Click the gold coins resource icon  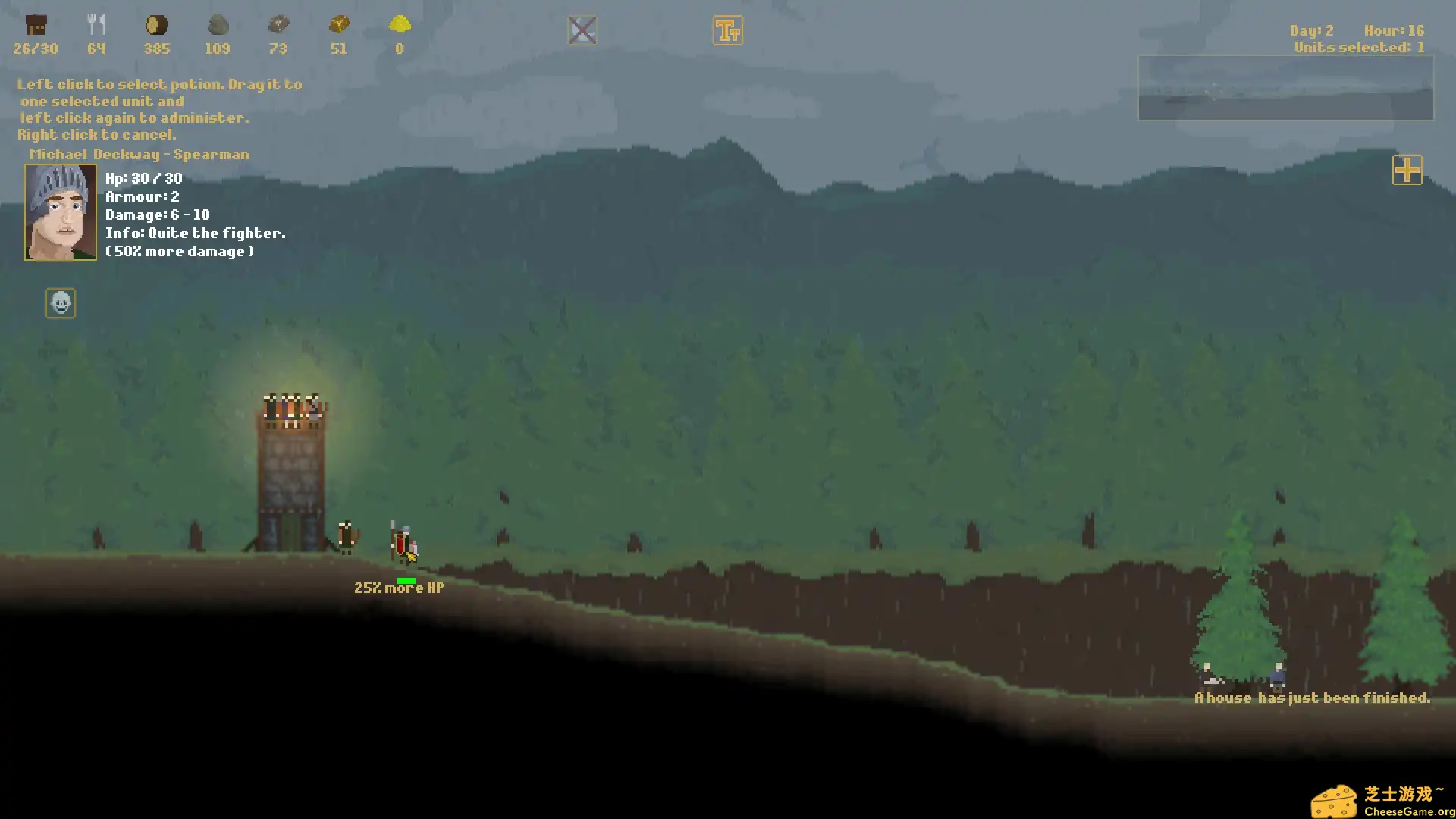339,25
